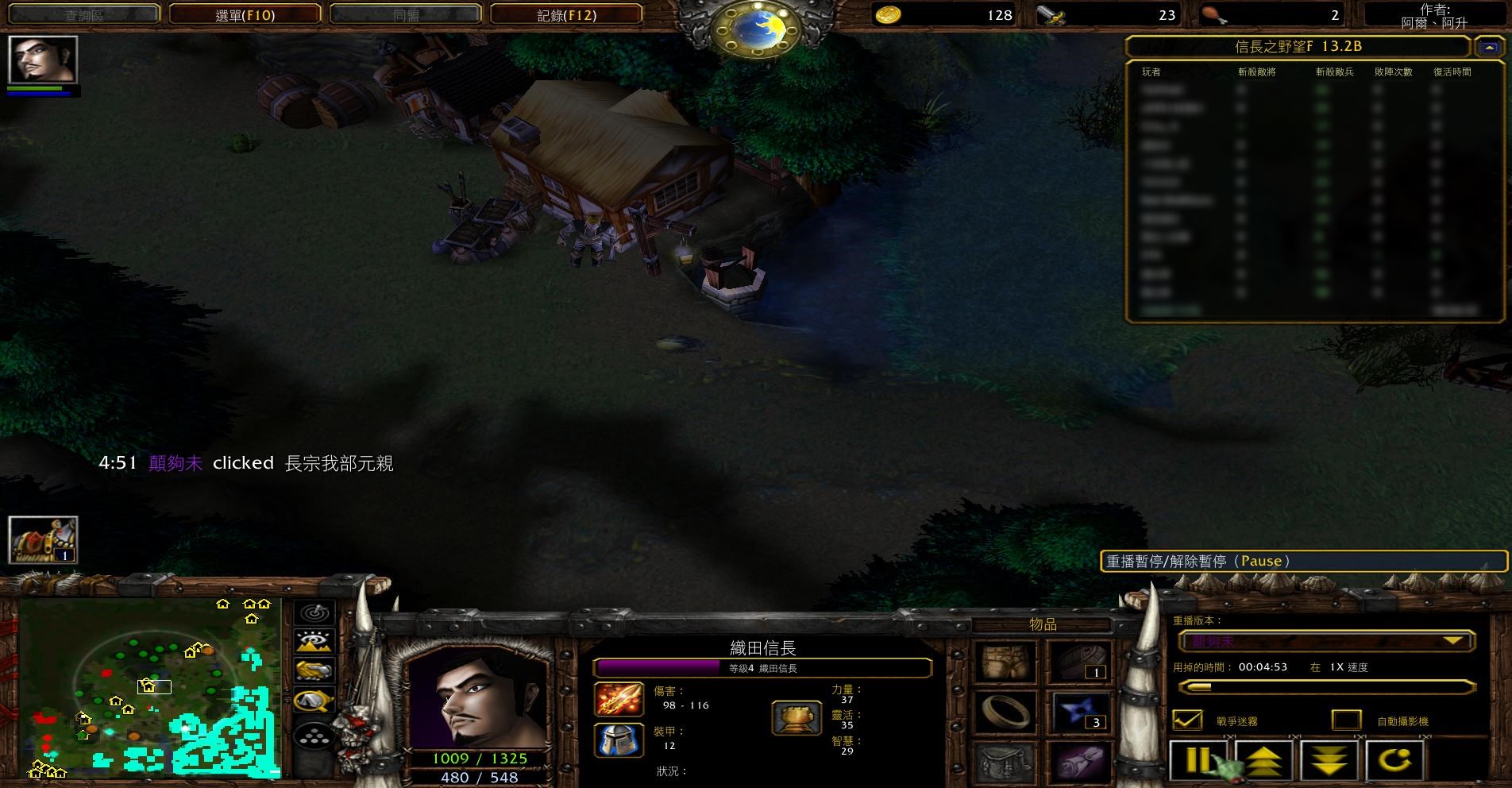Enable the 自動攝影機 auto camera checkbox
Image resolution: width=1512 pixels, height=788 pixels.
(x=1346, y=720)
